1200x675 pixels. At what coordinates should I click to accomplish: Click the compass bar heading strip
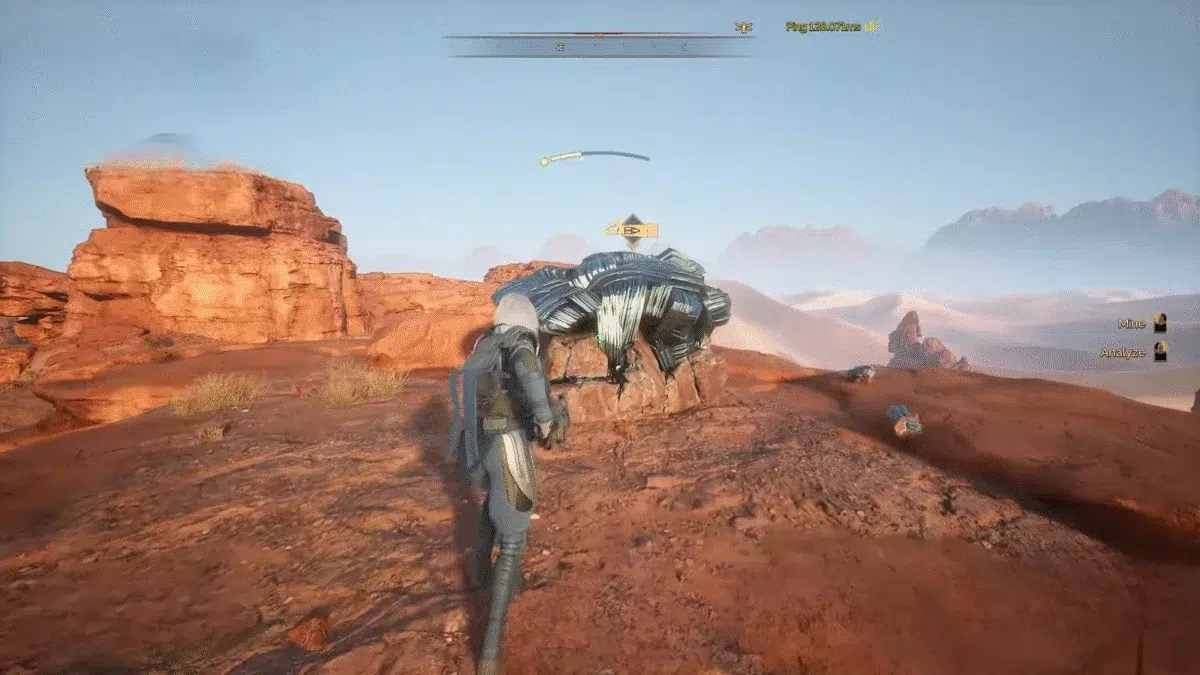point(598,46)
